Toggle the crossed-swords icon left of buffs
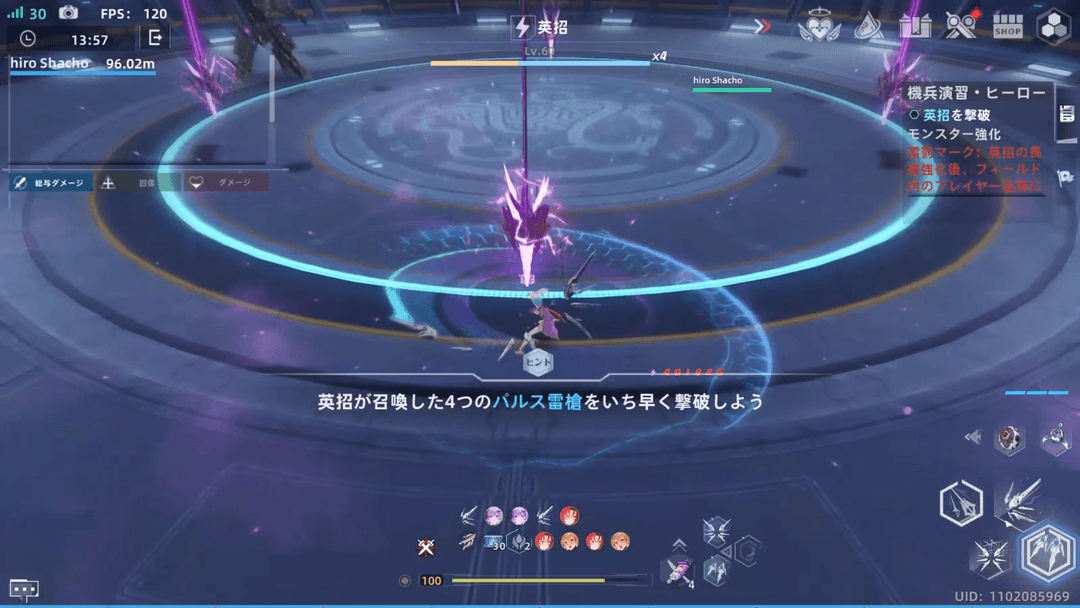The height and width of the screenshot is (608, 1080). click(426, 546)
